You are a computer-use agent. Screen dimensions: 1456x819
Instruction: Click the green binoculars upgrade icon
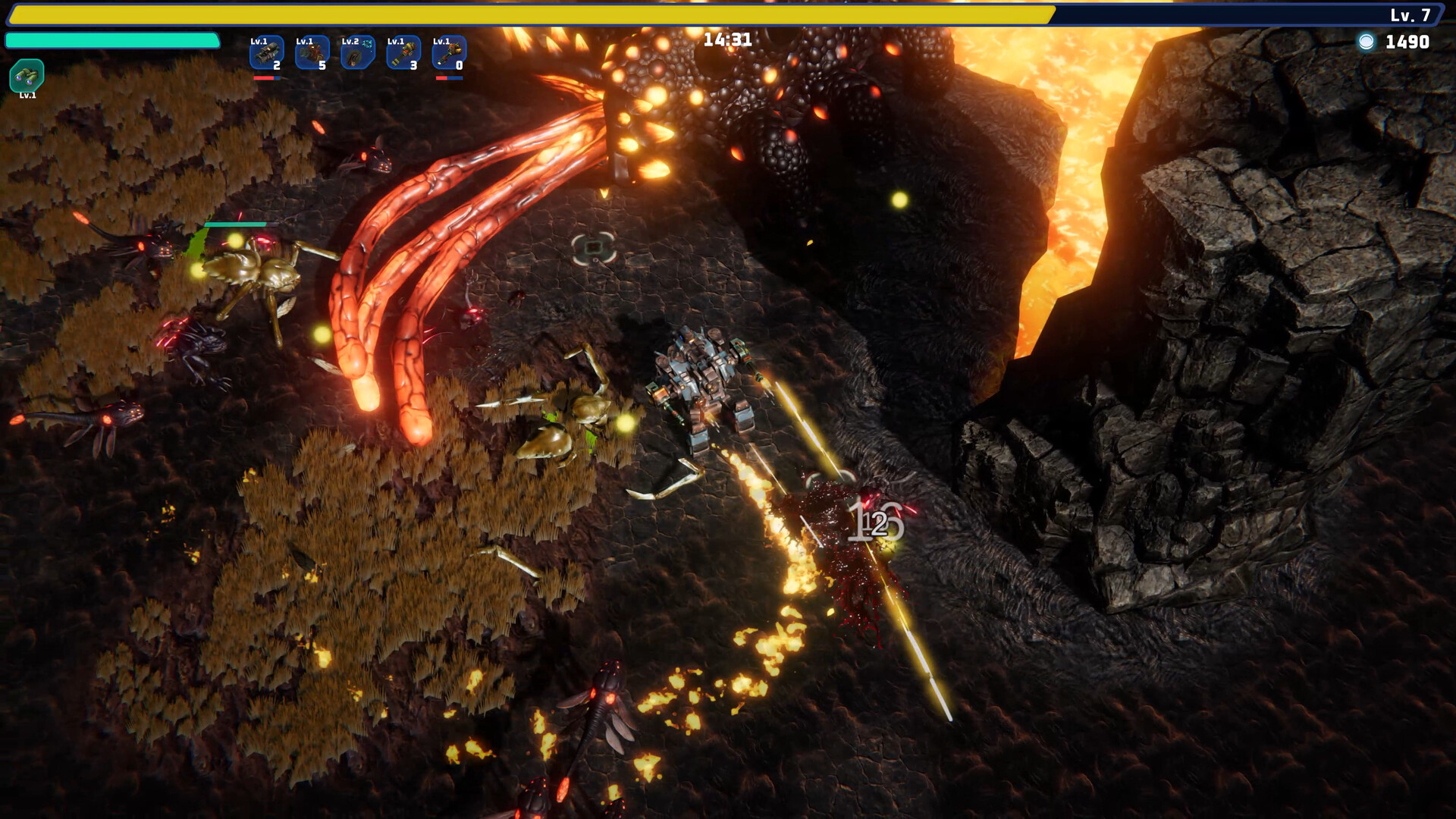click(x=27, y=76)
